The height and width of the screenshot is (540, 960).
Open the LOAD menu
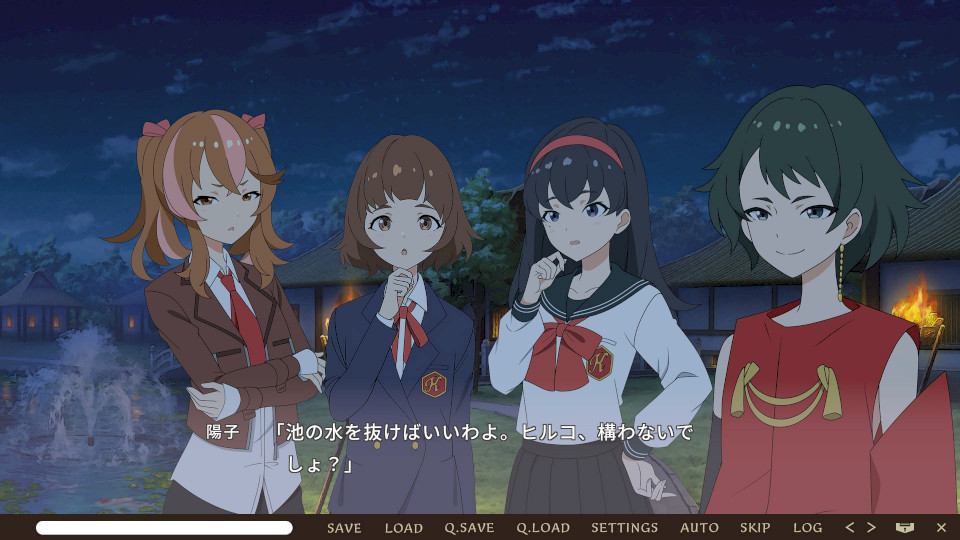click(x=404, y=527)
